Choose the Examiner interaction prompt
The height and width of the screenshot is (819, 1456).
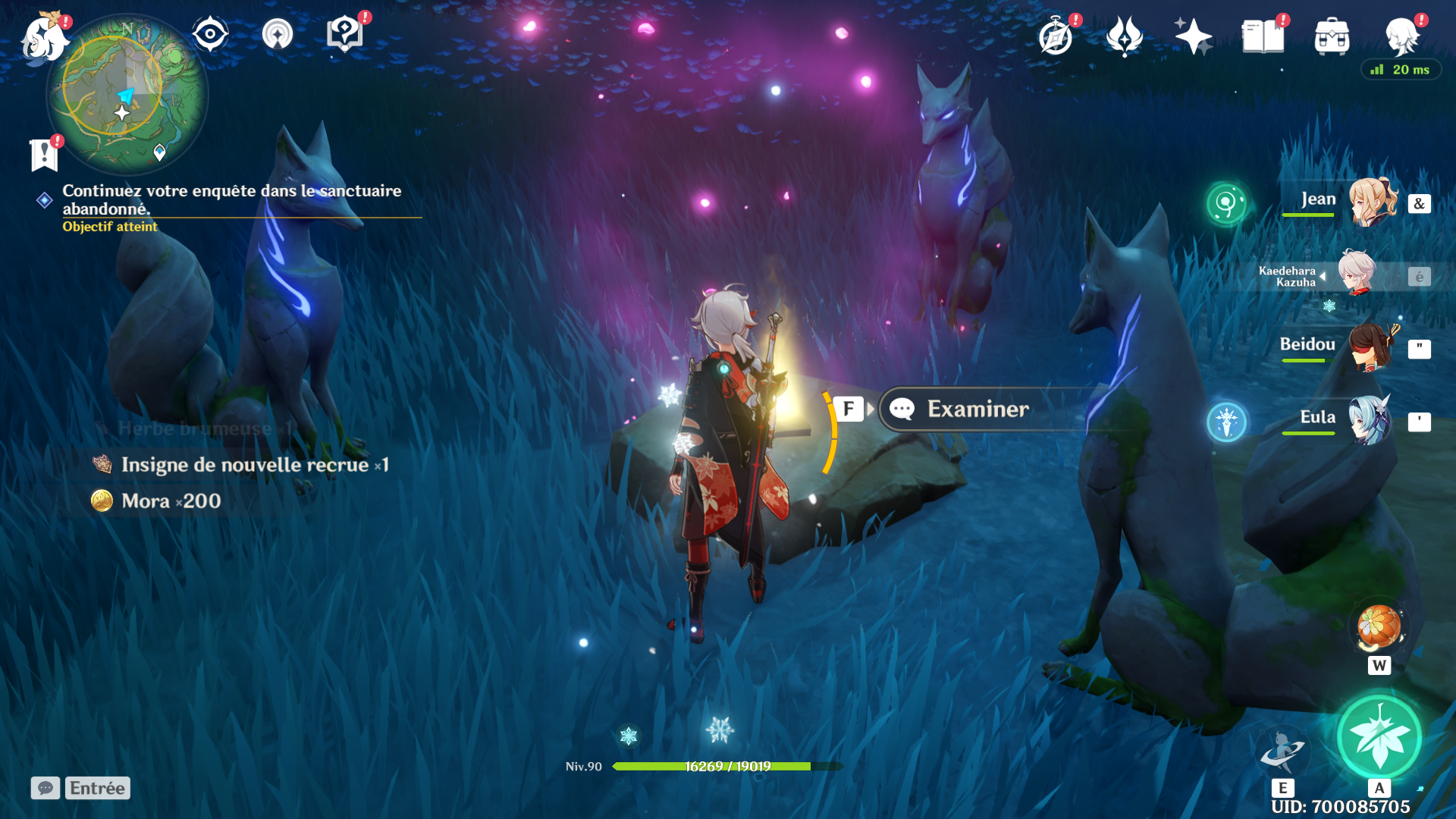pos(978,409)
